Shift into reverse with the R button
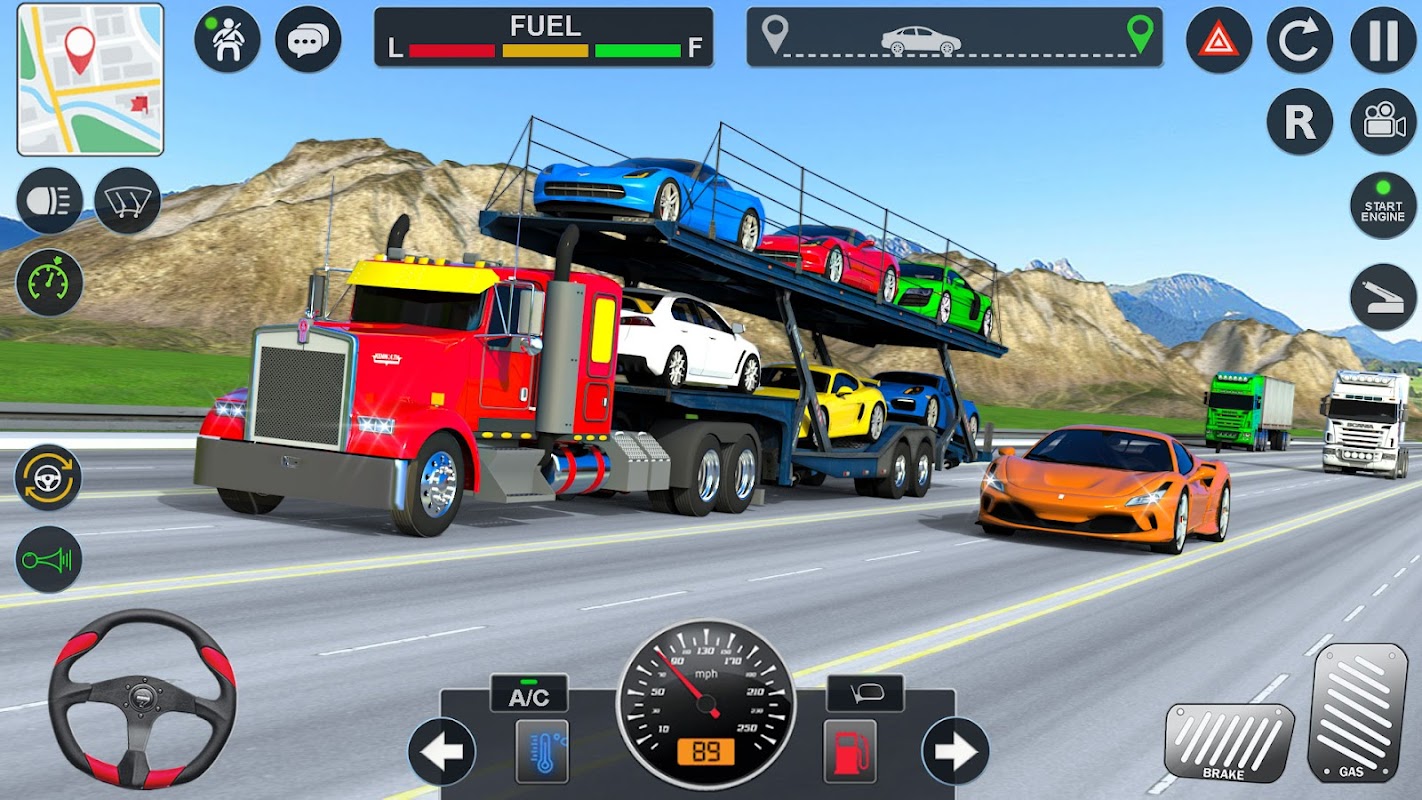The image size is (1422, 800). tap(1300, 122)
